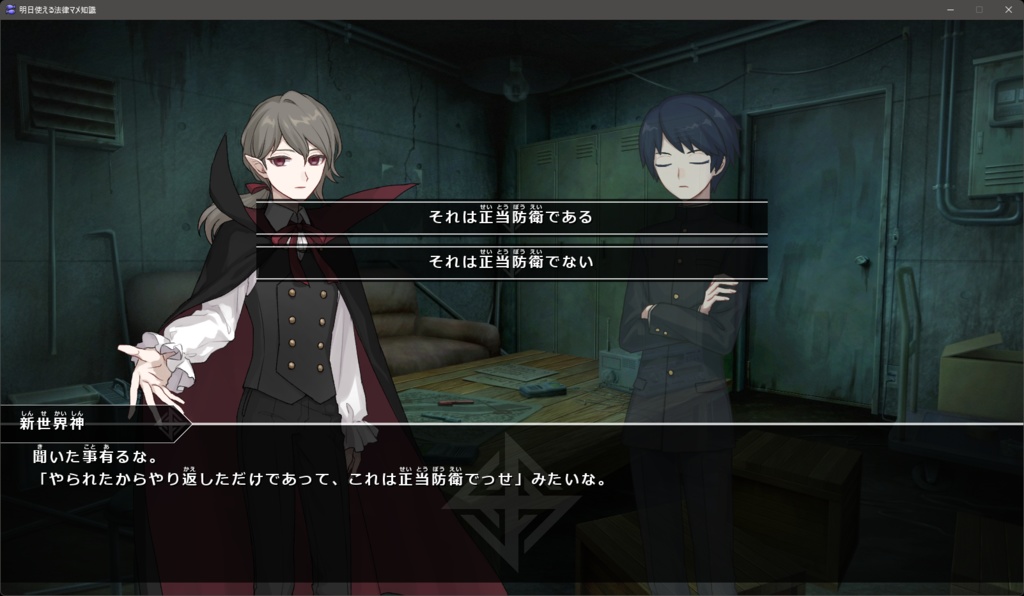Image resolution: width=1024 pixels, height=596 pixels.
Task: Minimize the game window
Action: click(x=950, y=9)
